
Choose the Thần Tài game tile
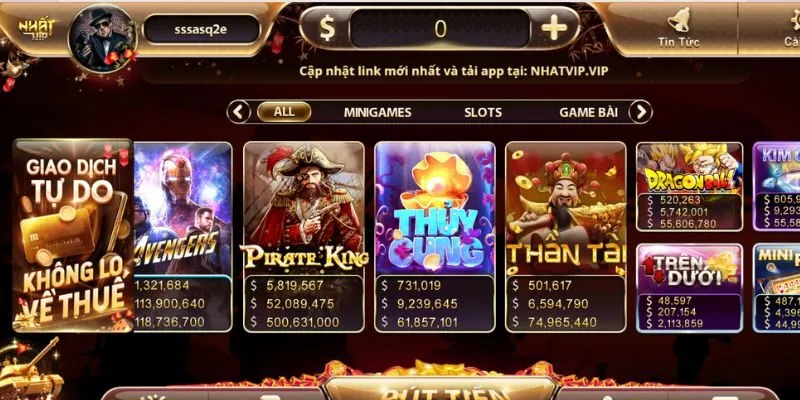click(566, 210)
